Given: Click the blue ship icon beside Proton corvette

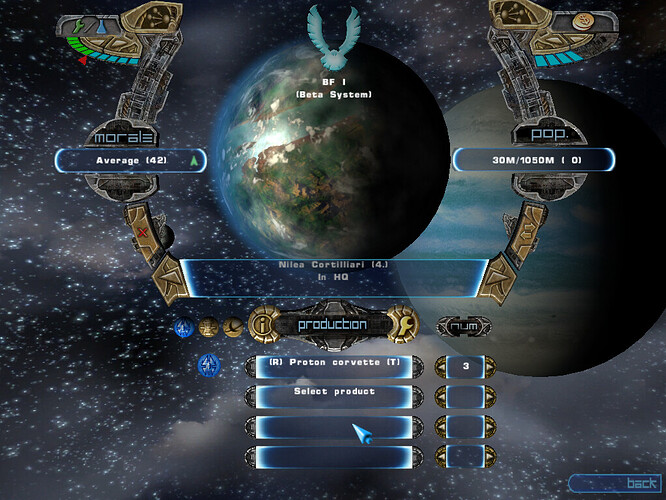Looking at the screenshot, I should pos(210,365).
